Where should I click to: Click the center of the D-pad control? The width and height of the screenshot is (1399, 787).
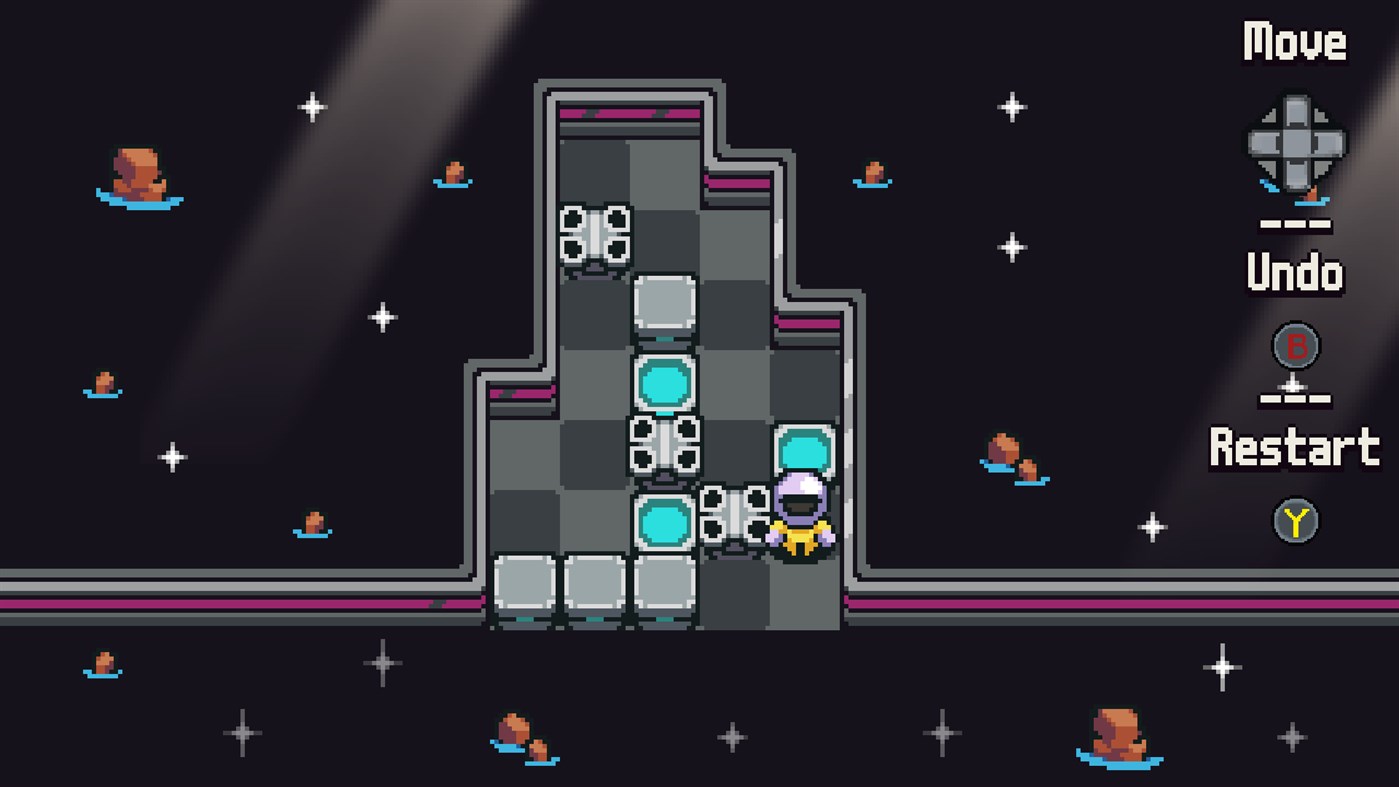coord(1297,143)
